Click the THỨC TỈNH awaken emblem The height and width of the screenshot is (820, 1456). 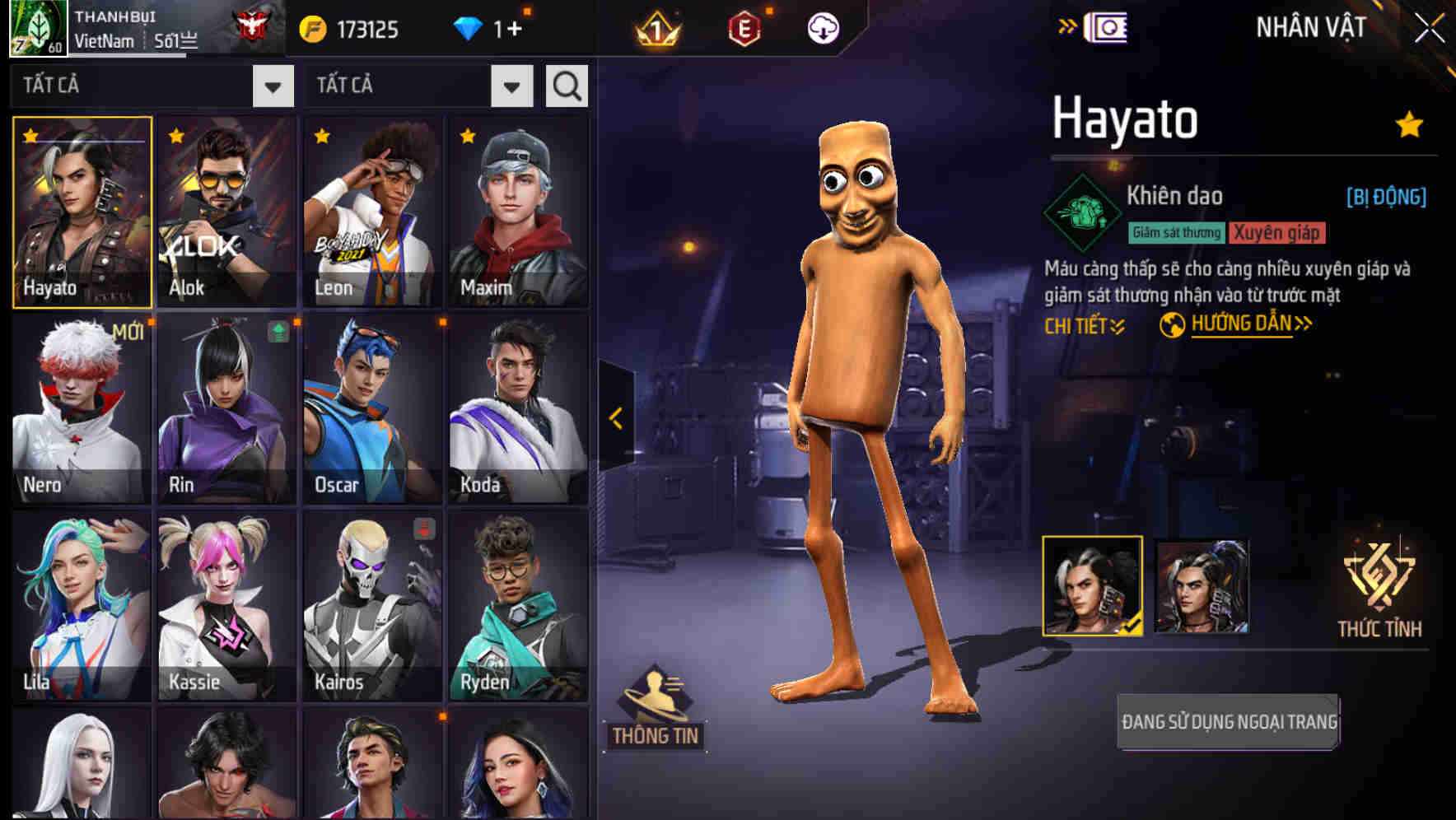(x=1380, y=586)
